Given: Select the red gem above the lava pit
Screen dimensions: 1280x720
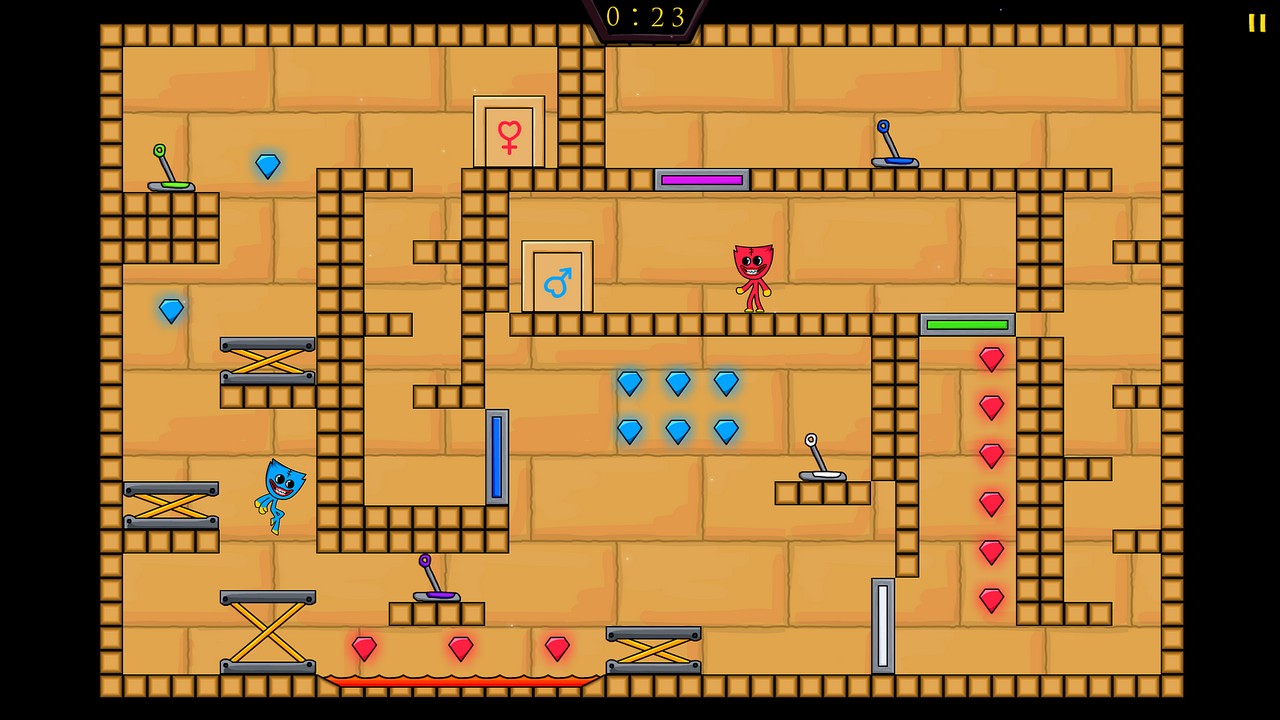Looking at the screenshot, I should pos(460,648).
